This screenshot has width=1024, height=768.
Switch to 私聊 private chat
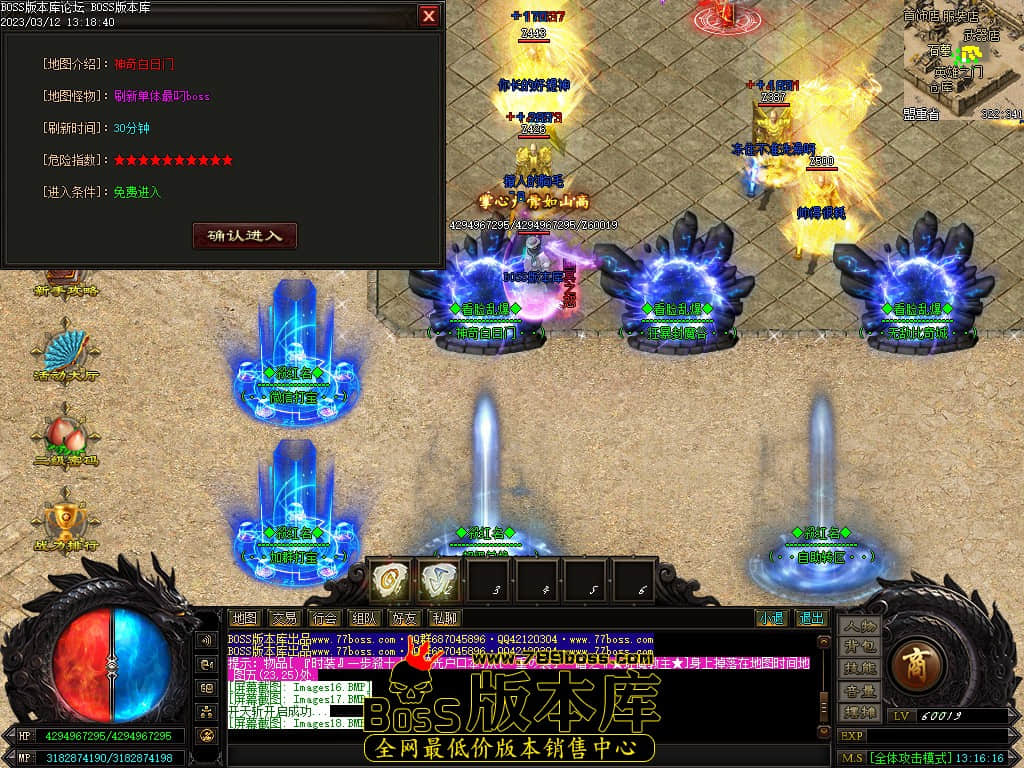click(443, 619)
